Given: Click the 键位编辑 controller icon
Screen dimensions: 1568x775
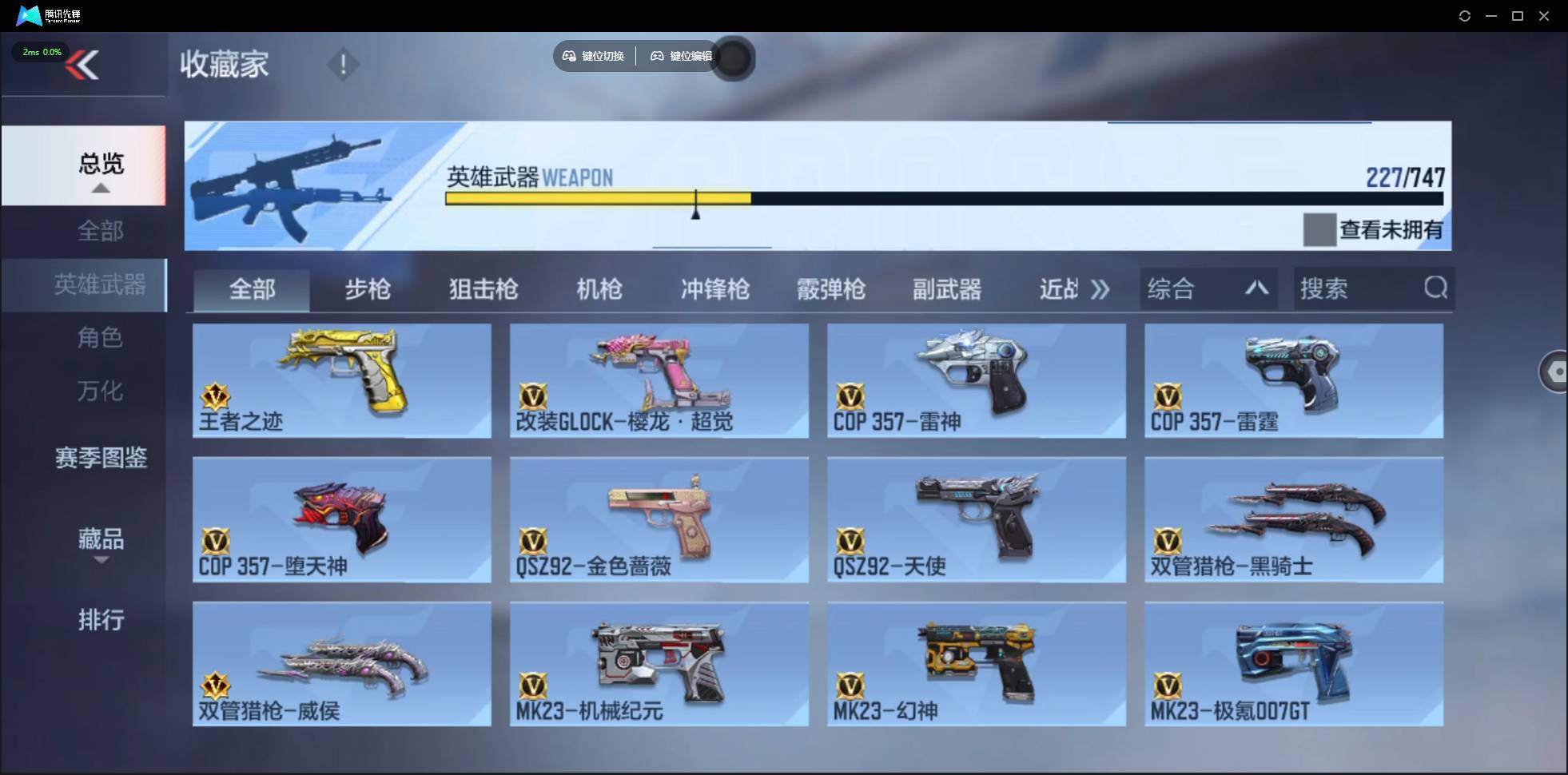Looking at the screenshot, I should [657, 56].
